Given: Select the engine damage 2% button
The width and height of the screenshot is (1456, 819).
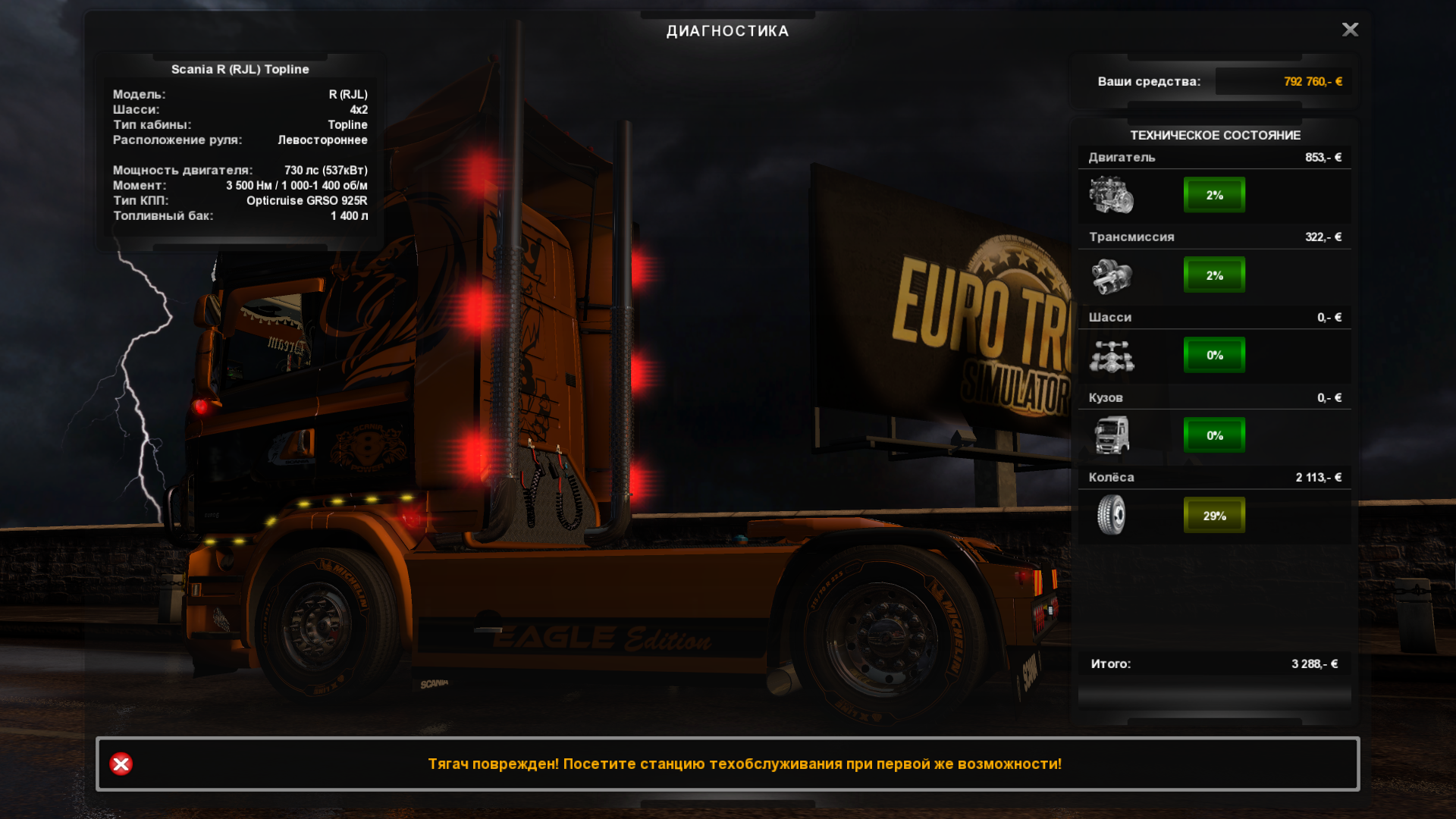Looking at the screenshot, I should pyautogui.click(x=1214, y=195).
